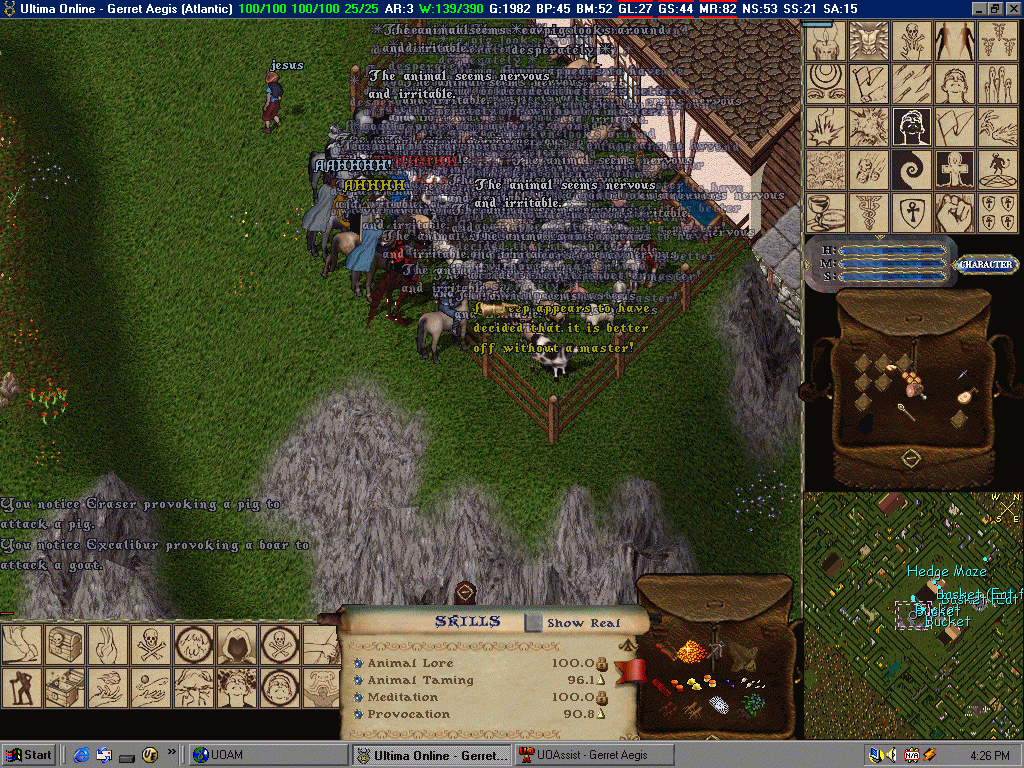This screenshot has width=1024, height=768.
Task: Click the Hedge Maze minimap panel
Action: tap(912, 615)
